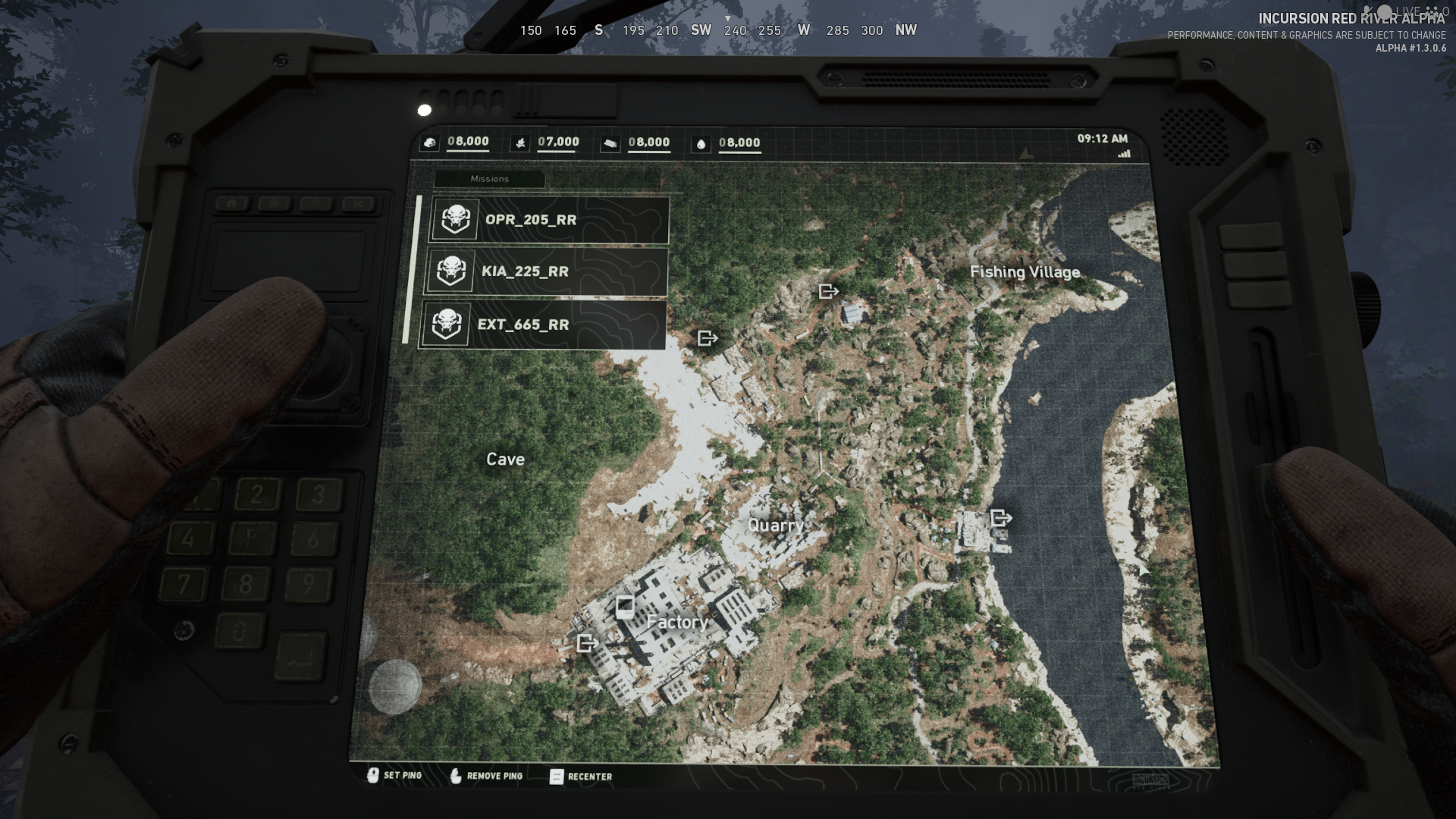Select the OPR_205_RR mission
Screen dimensions: 1456x819
point(549,220)
